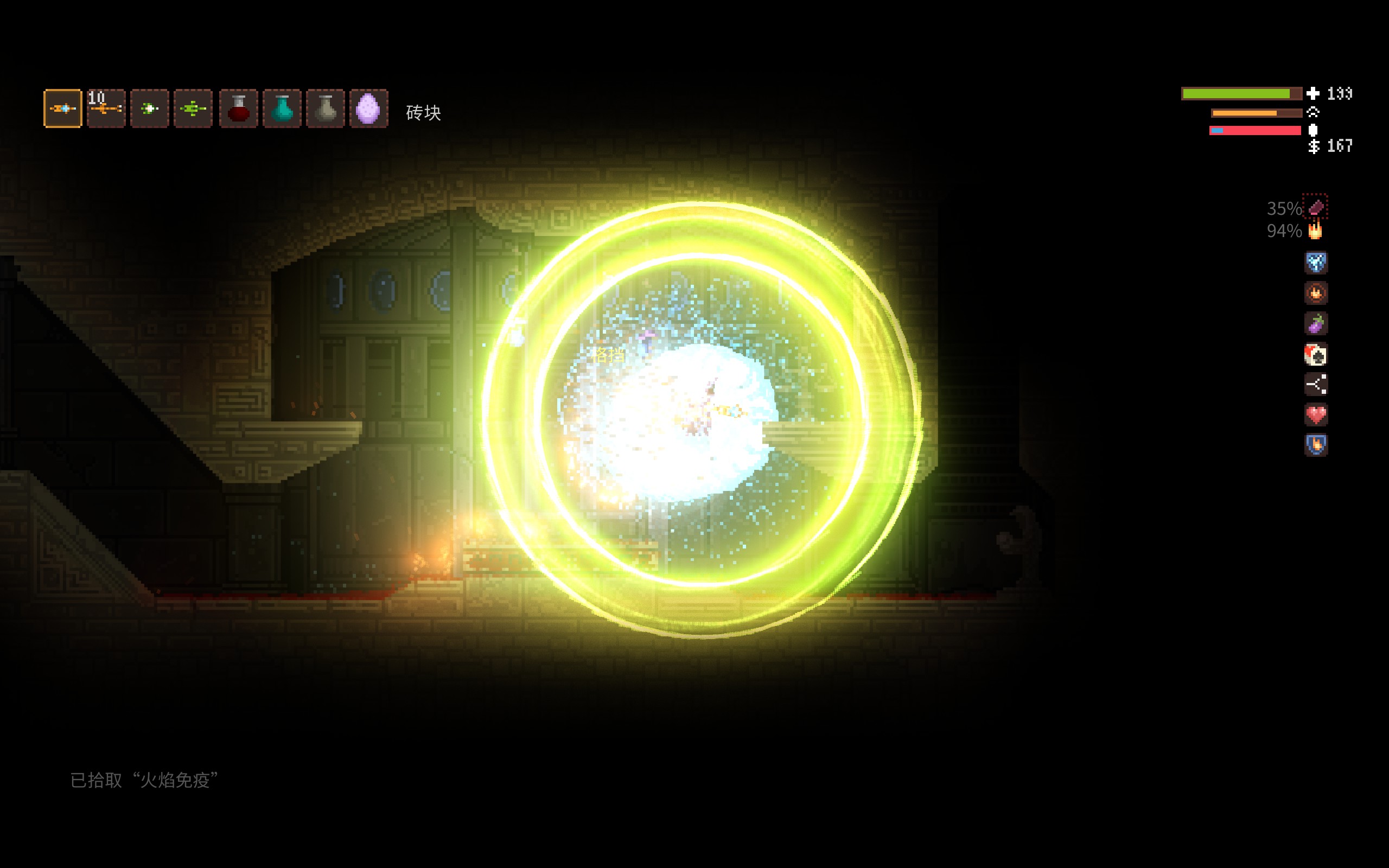The width and height of the screenshot is (1389, 868).
Task: Select the orange wand marked 10
Action: pos(106,108)
